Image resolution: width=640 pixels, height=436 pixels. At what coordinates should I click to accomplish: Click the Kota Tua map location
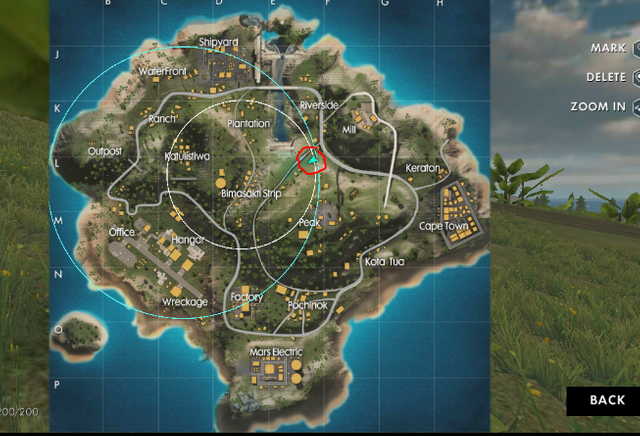[385, 262]
